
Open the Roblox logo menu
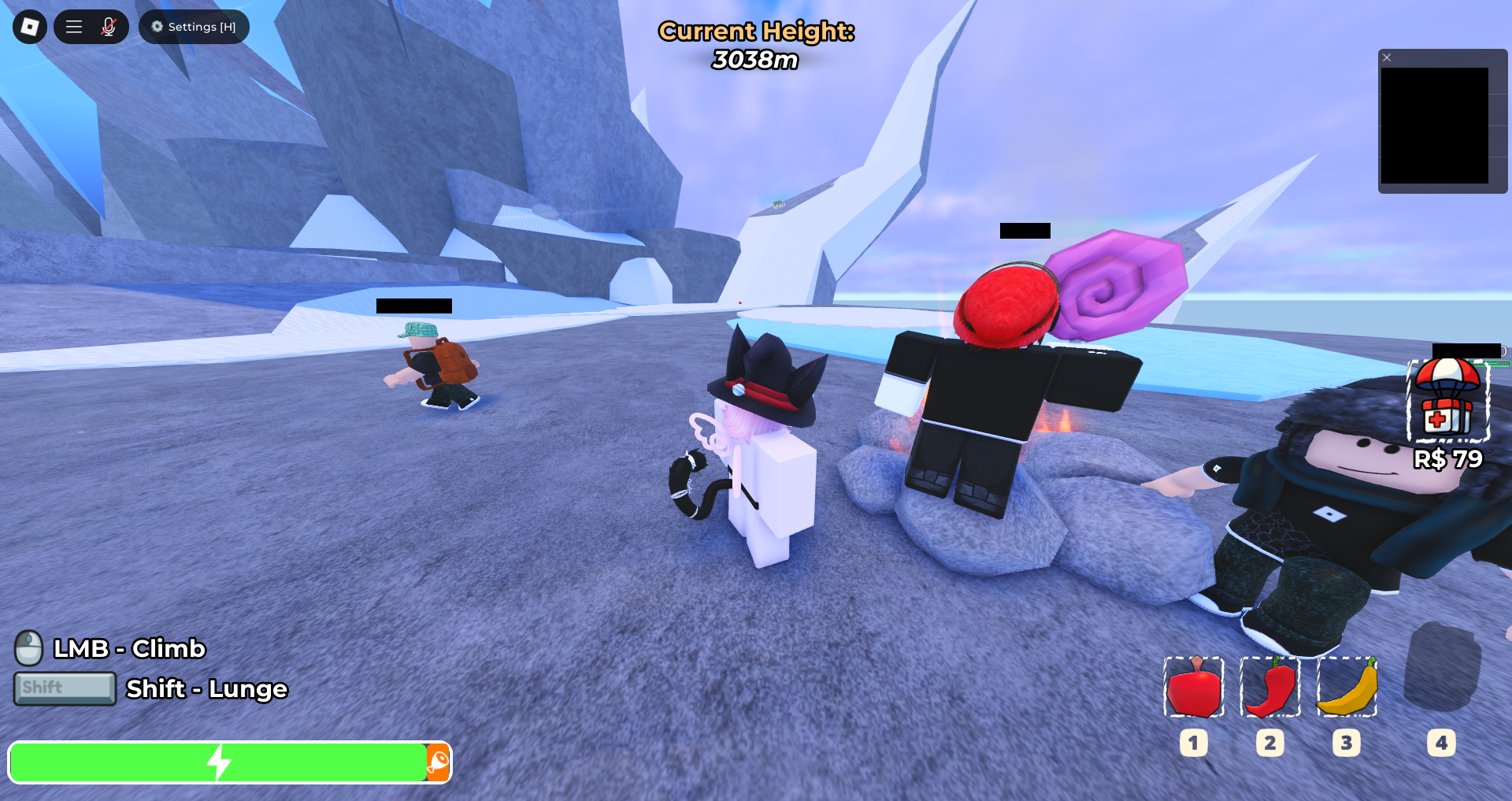coord(30,27)
